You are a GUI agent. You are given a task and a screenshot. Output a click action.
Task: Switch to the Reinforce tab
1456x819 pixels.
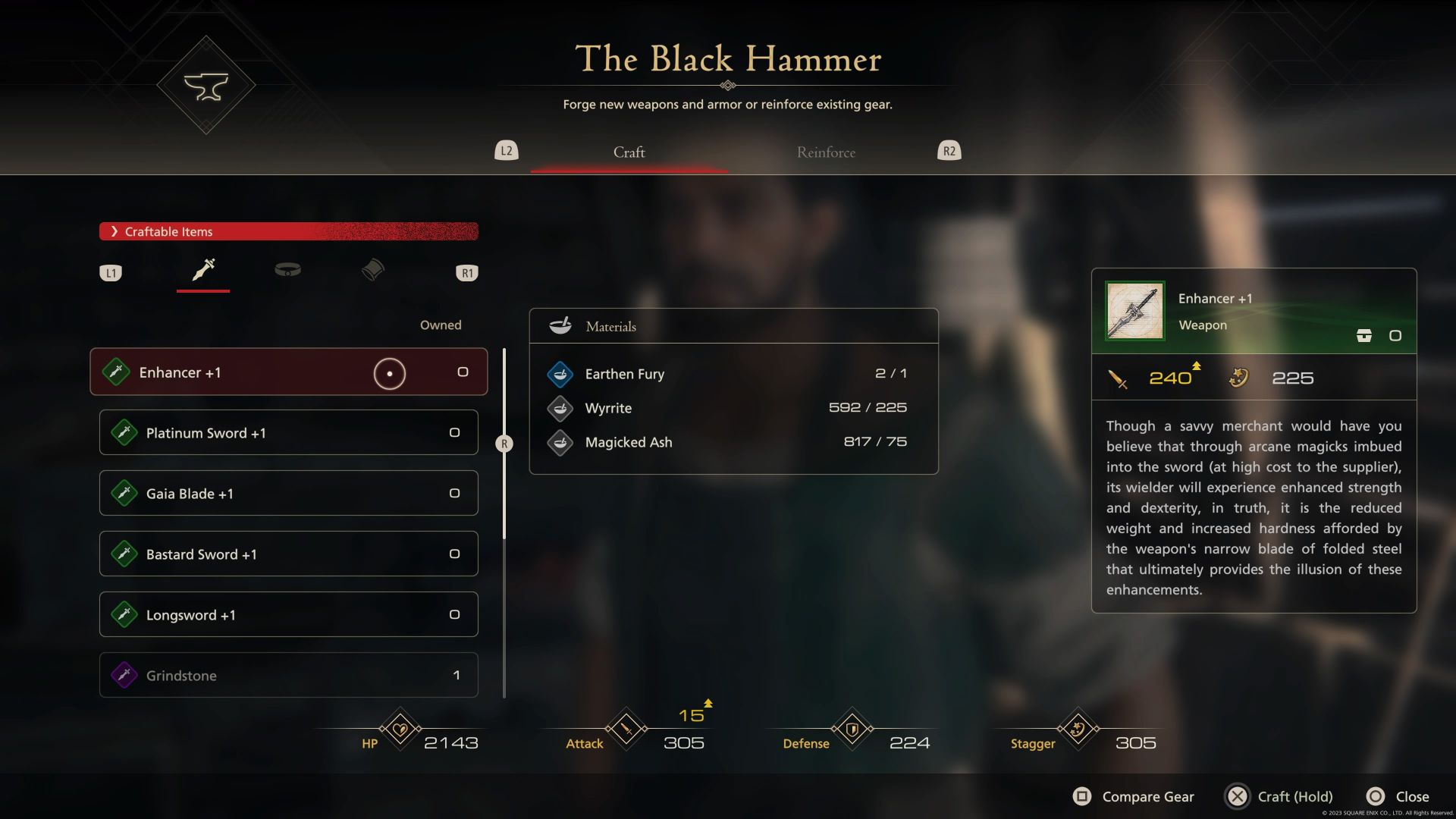[826, 152]
